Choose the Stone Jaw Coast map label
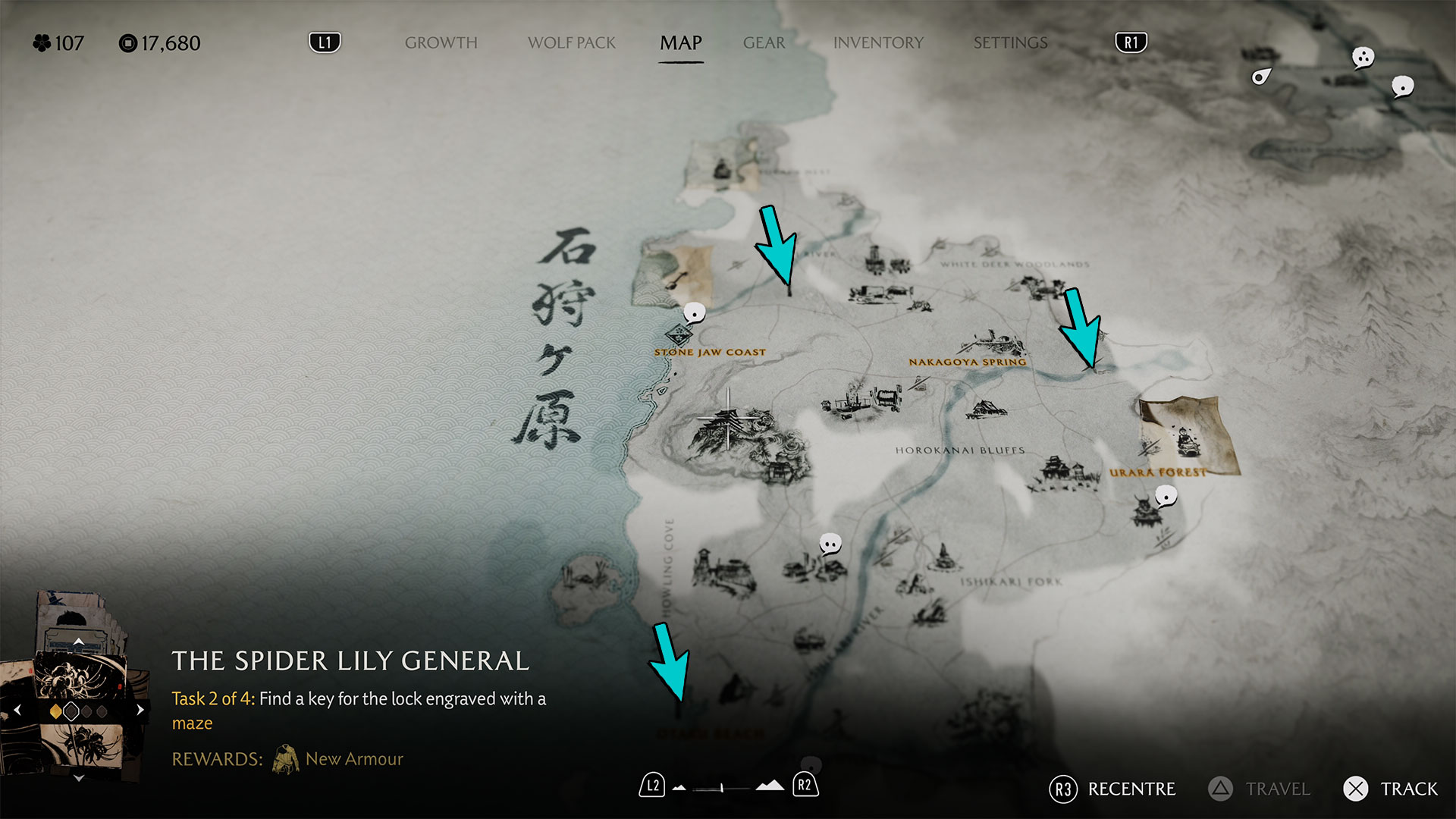The width and height of the screenshot is (1456, 819). pos(710,353)
